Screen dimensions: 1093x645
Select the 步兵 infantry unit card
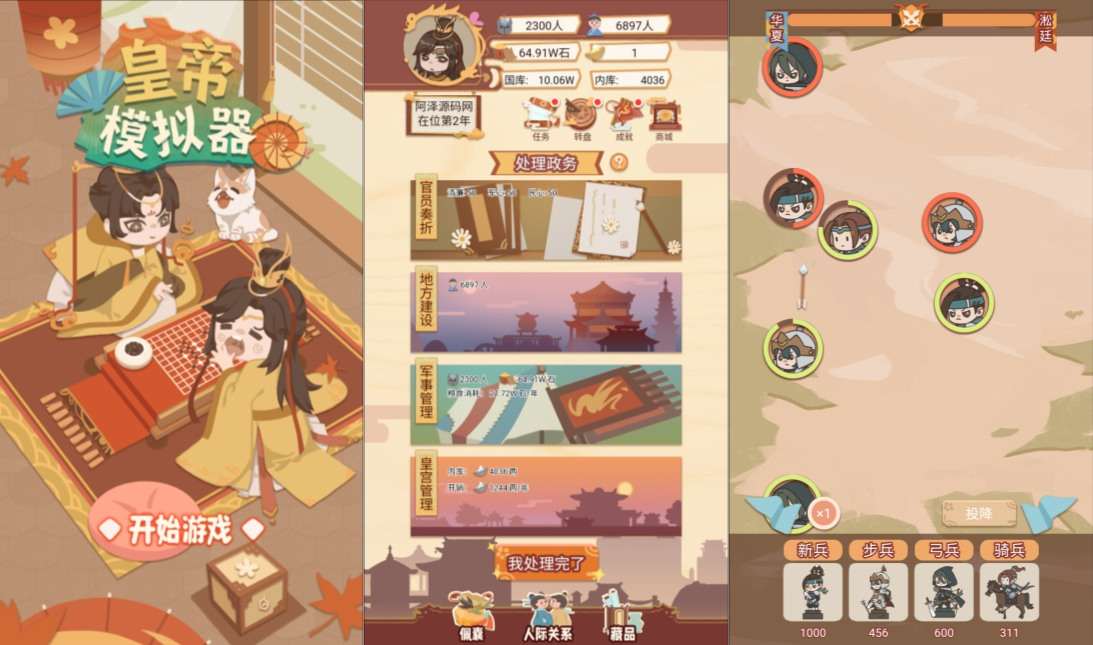point(878,591)
